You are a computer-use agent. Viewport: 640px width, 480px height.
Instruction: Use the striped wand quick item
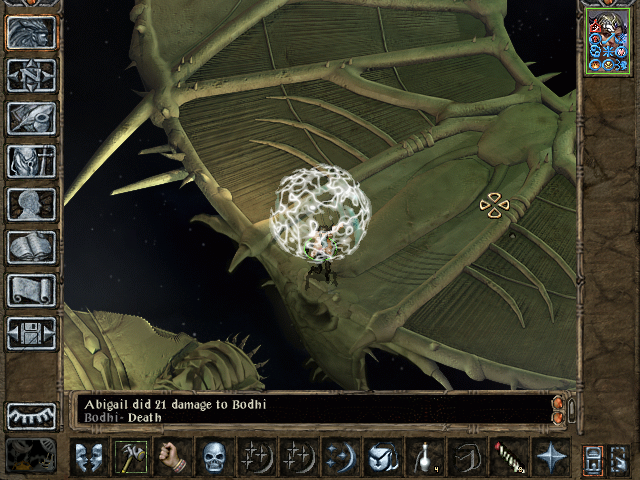click(x=508, y=457)
